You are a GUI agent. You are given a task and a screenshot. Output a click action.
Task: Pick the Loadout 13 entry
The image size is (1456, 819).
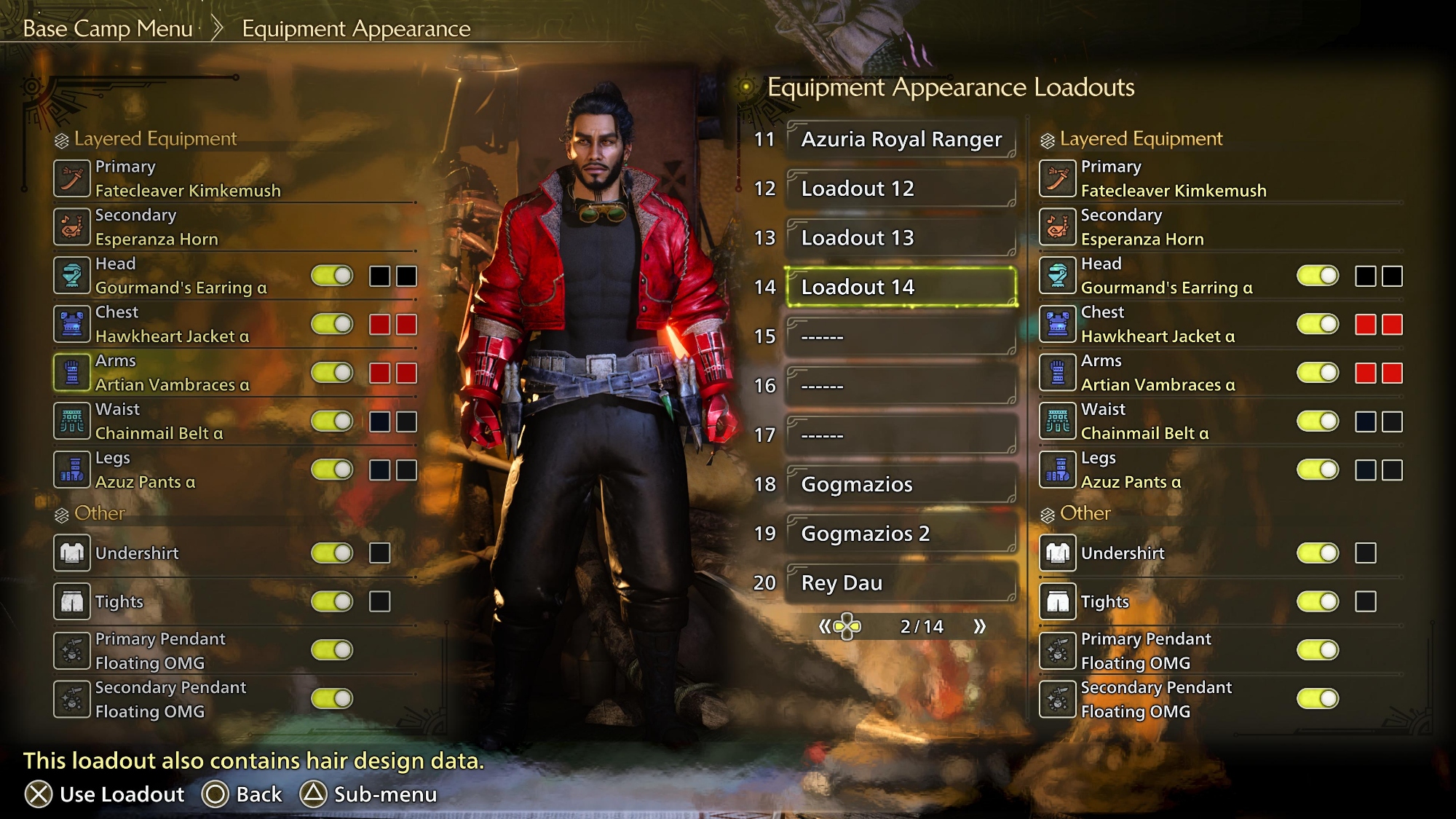[901, 238]
